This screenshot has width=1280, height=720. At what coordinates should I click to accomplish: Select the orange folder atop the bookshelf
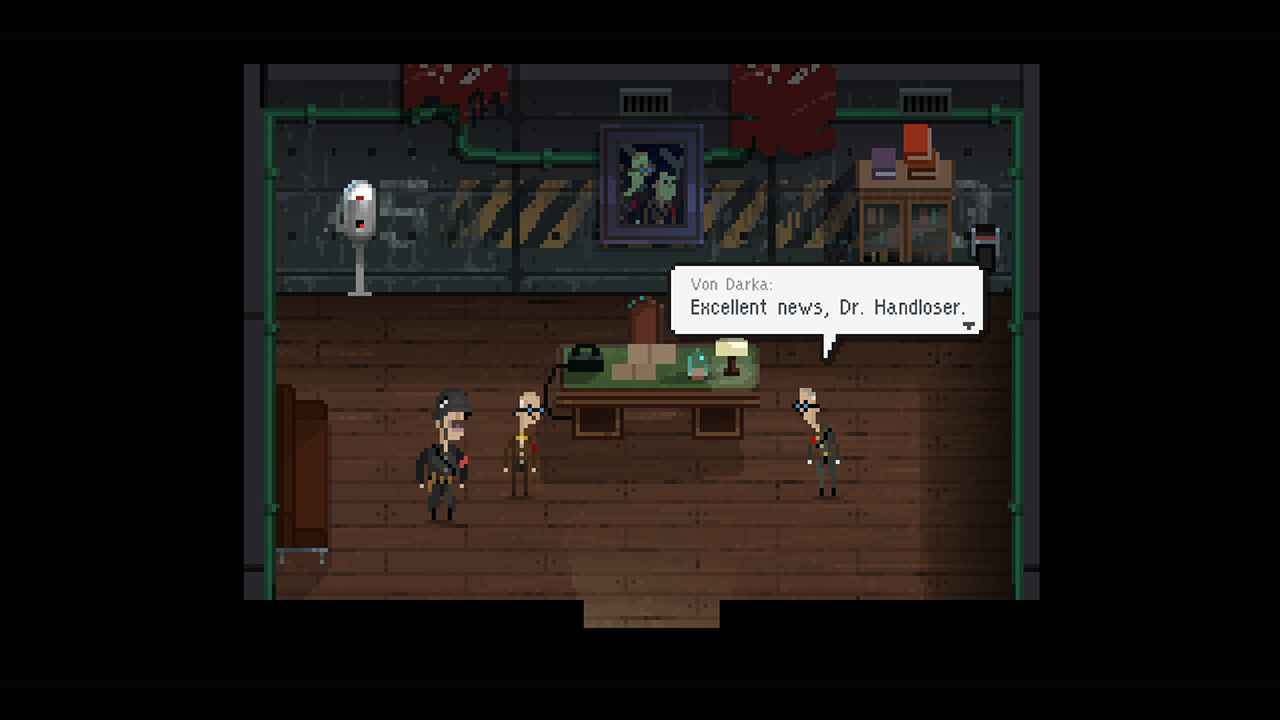pyautogui.click(x=915, y=145)
